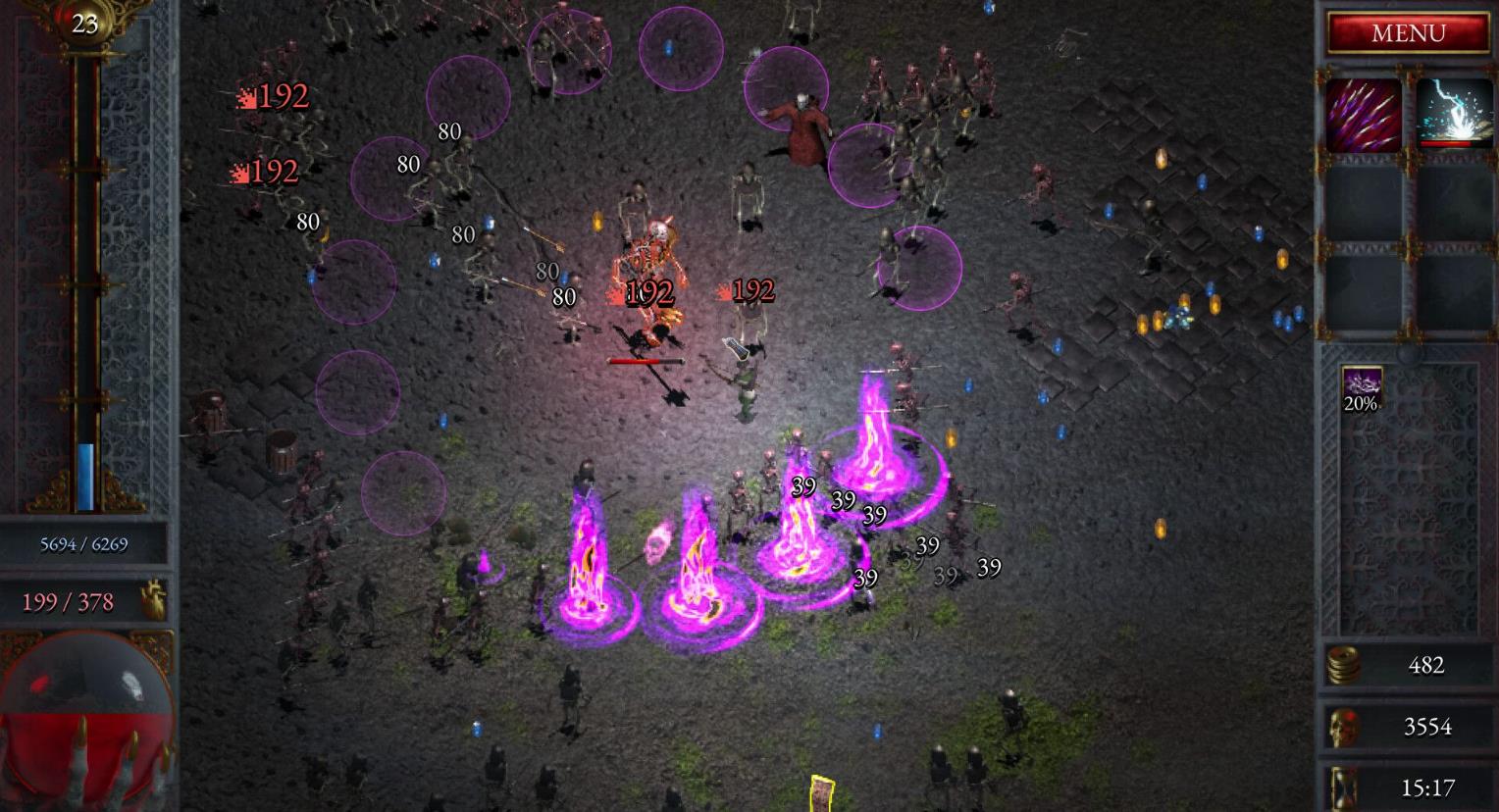This screenshot has height=812, width=1499.
Task: Select the purple claw slash ability icon
Action: click(1364, 115)
